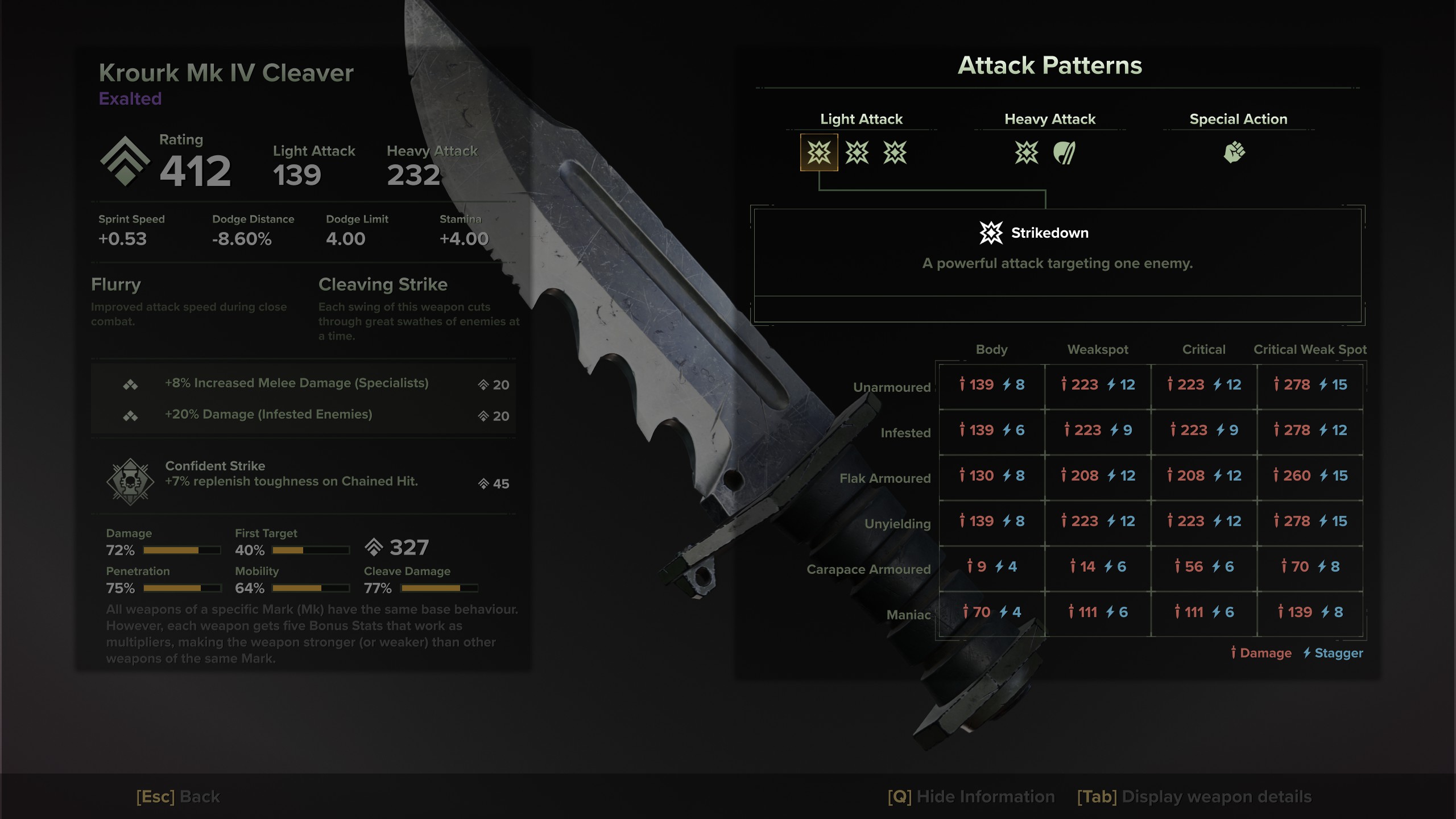Image resolution: width=1456 pixels, height=819 pixels.
Task: Select the last Light Attack pattern icon
Action: (895, 152)
